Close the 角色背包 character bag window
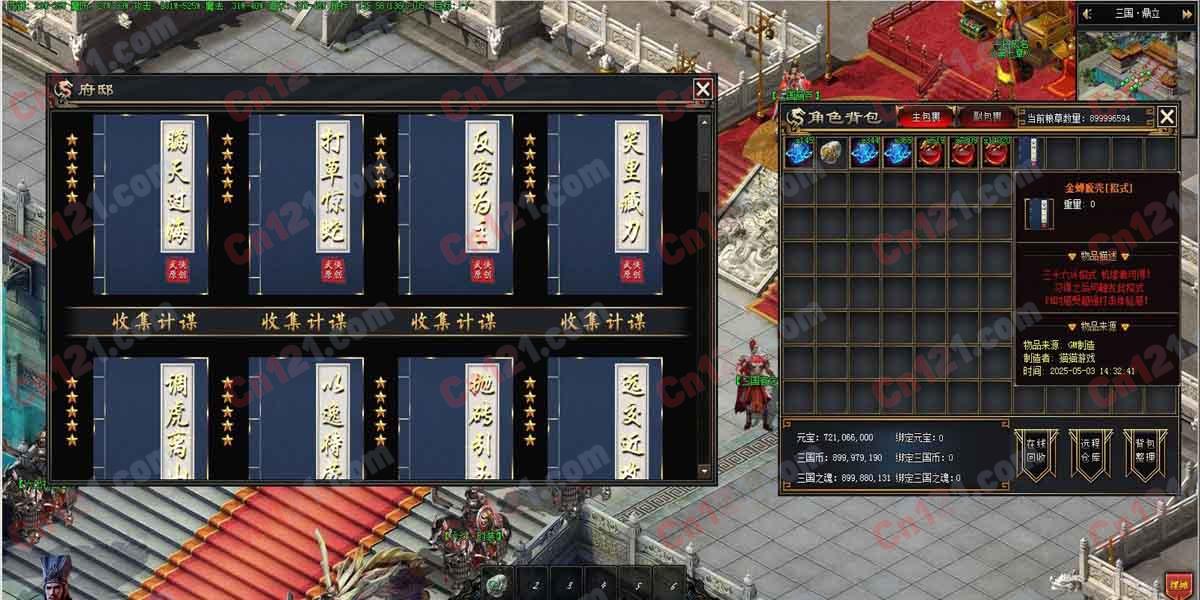Image resolution: width=1200 pixels, height=600 pixels. [1167, 117]
